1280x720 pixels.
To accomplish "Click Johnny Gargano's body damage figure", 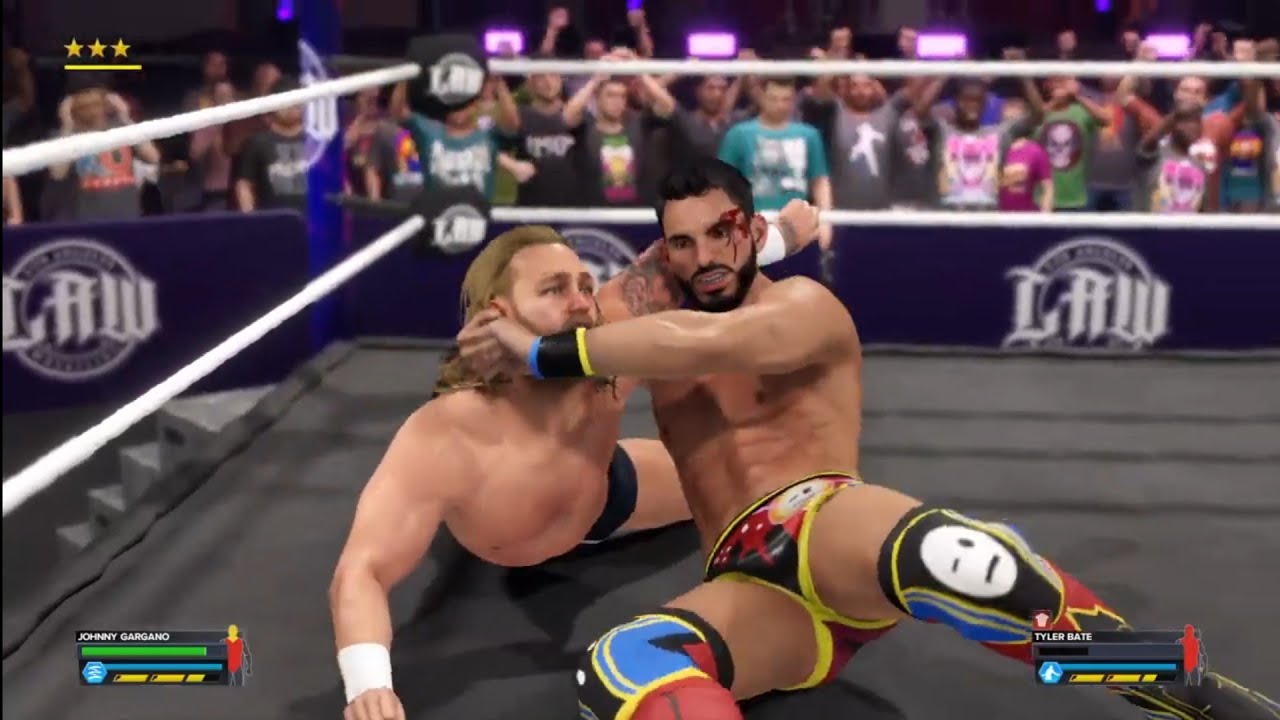I will [235, 654].
